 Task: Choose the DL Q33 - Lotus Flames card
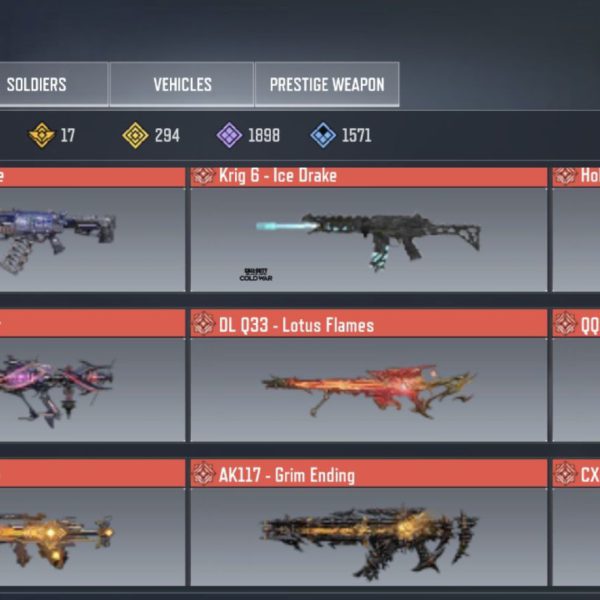(368, 380)
